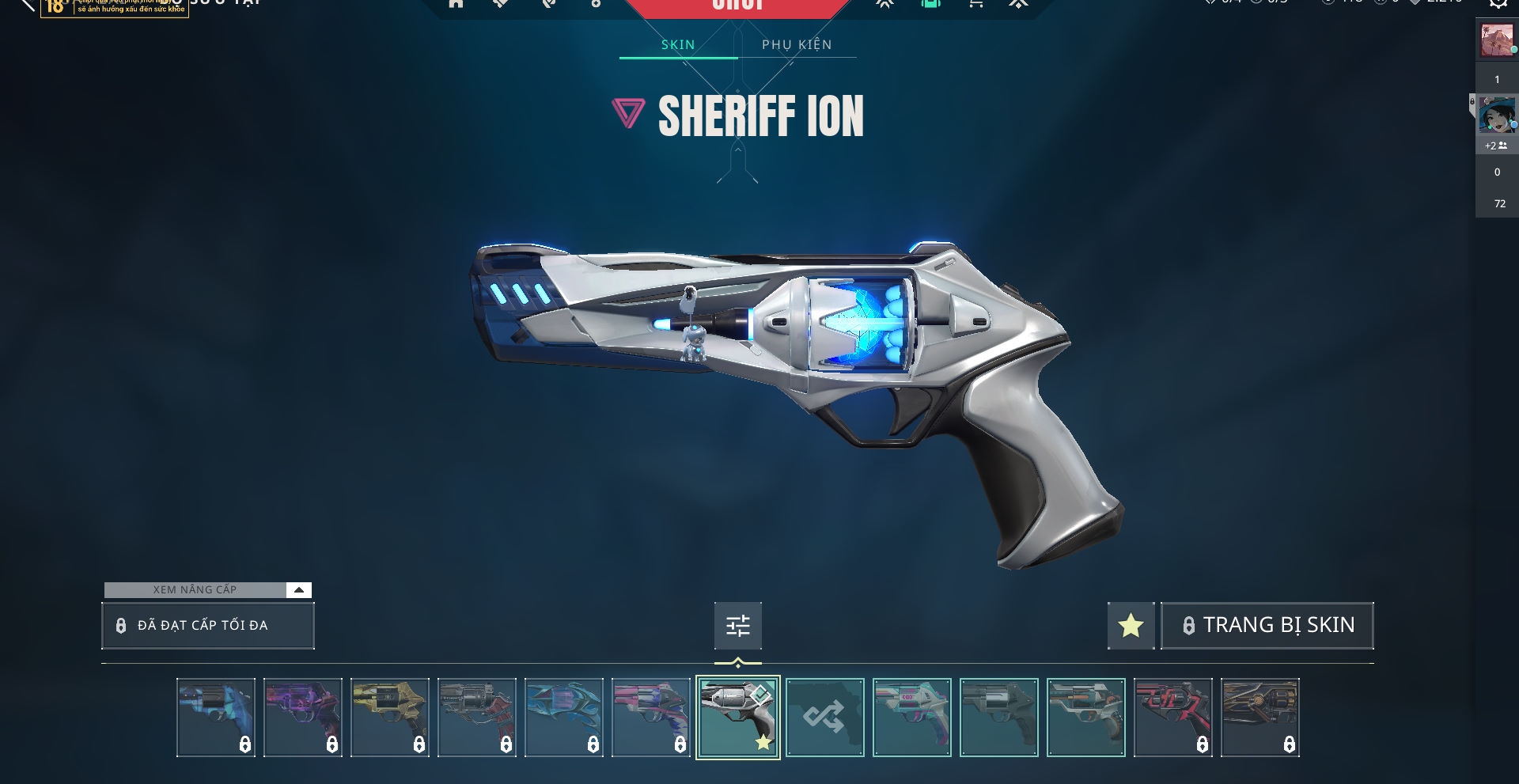Expand the Xem Nâng Cấp panel
The height and width of the screenshot is (784, 1519).
click(x=298, y=590)
